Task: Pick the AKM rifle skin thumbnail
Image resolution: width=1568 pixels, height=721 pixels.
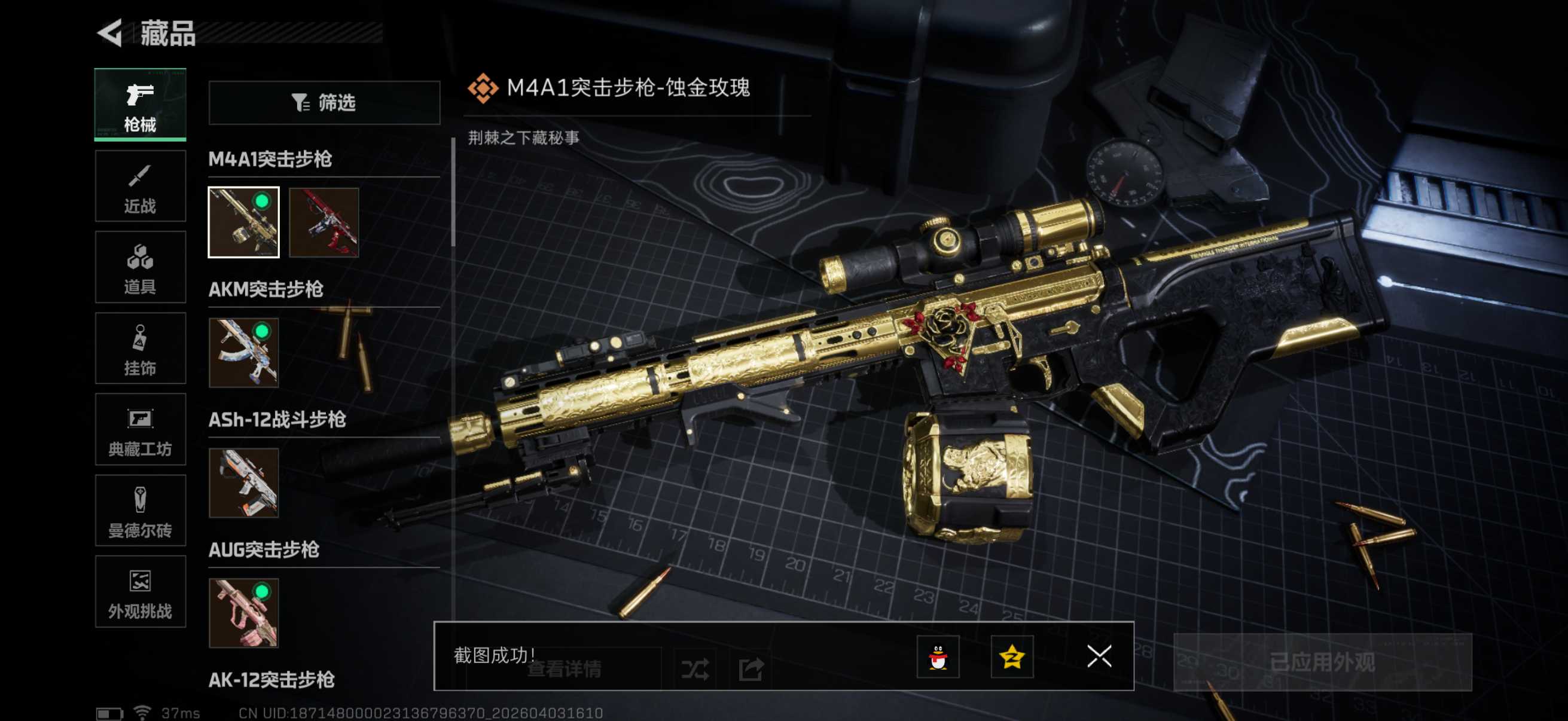Action: (243, 353)
